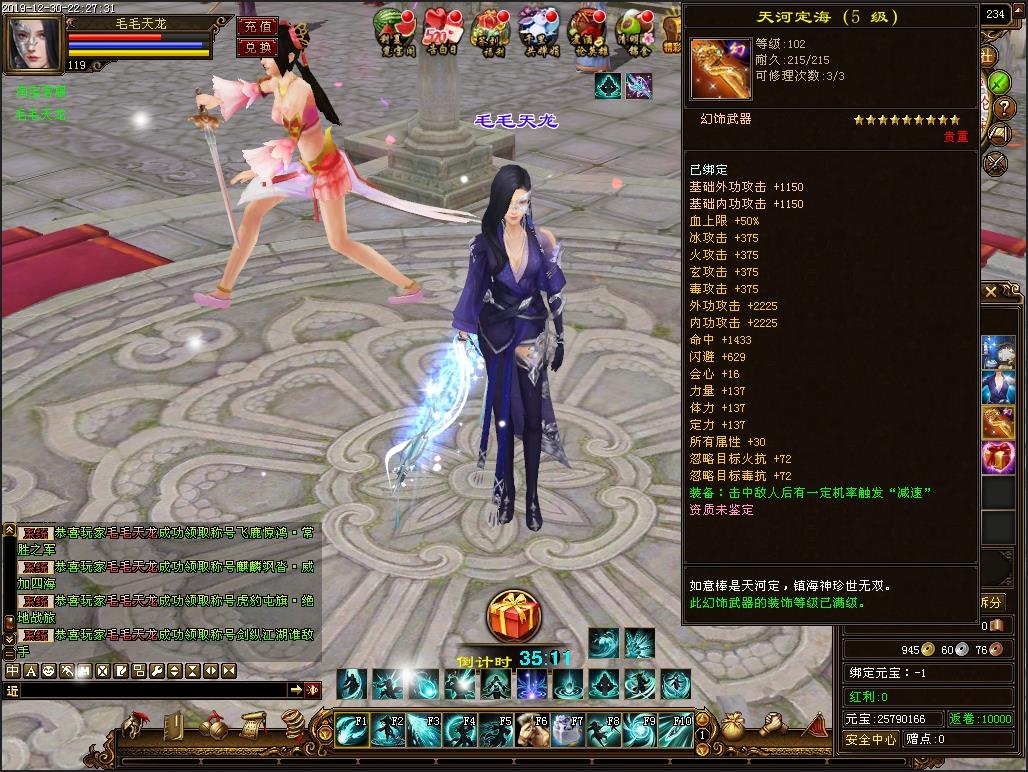Screen dimensions: 1028x772
Task: Open the 兑换 exchange button
Action: (255, 47)
